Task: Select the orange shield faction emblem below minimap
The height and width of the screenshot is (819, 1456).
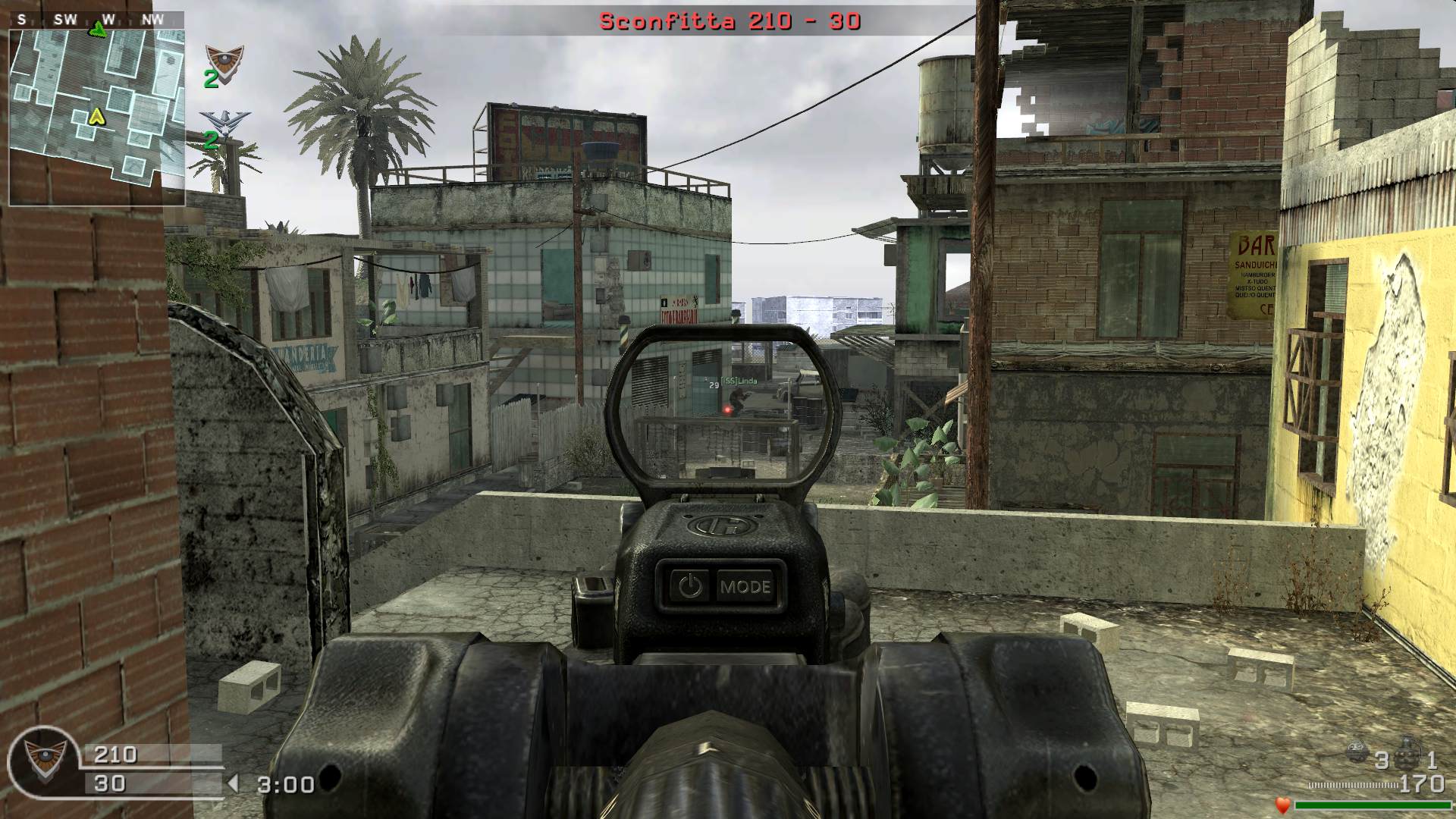Action: click(x=224, y=58)
